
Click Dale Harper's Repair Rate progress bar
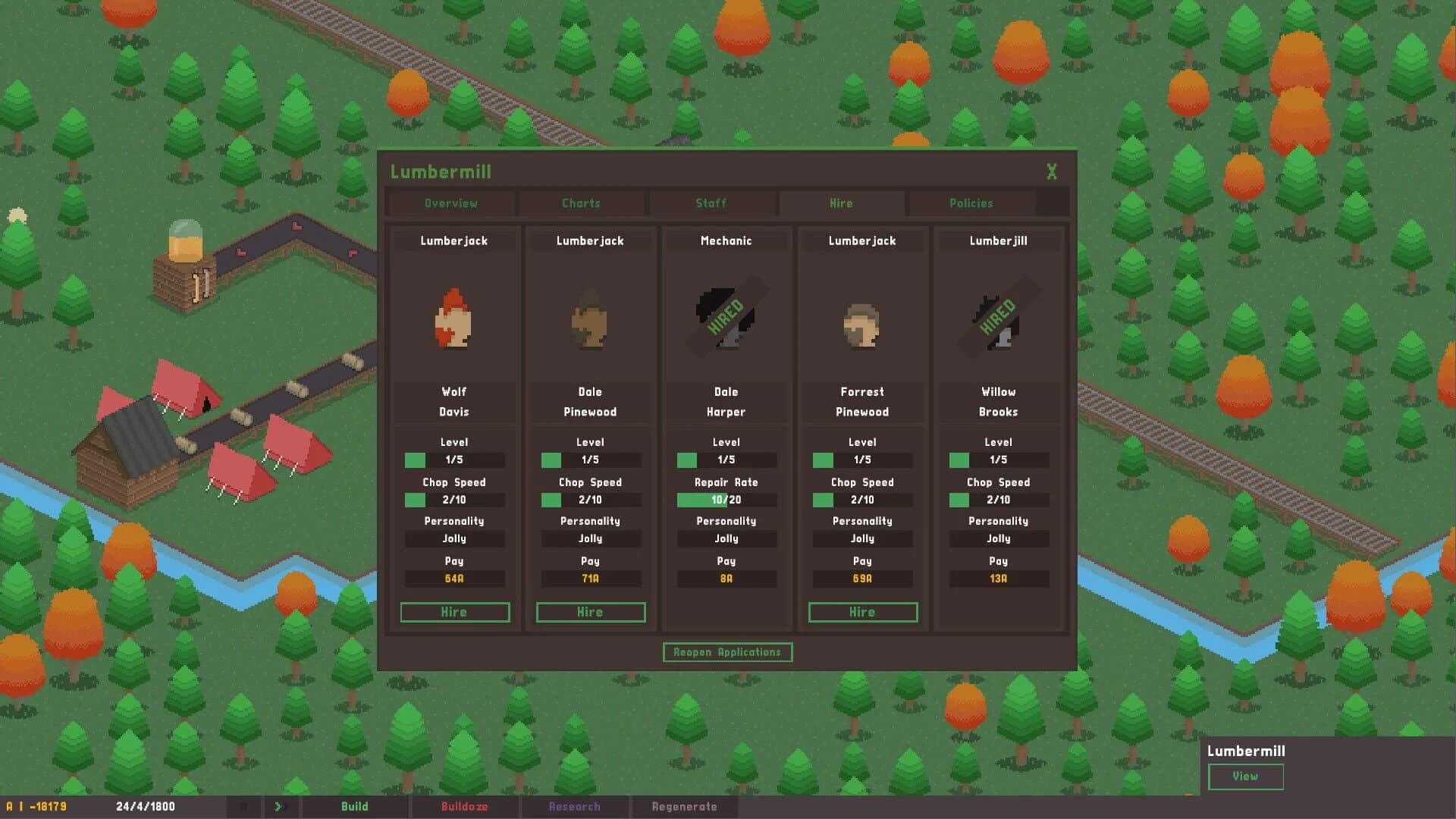click(726, 500)
